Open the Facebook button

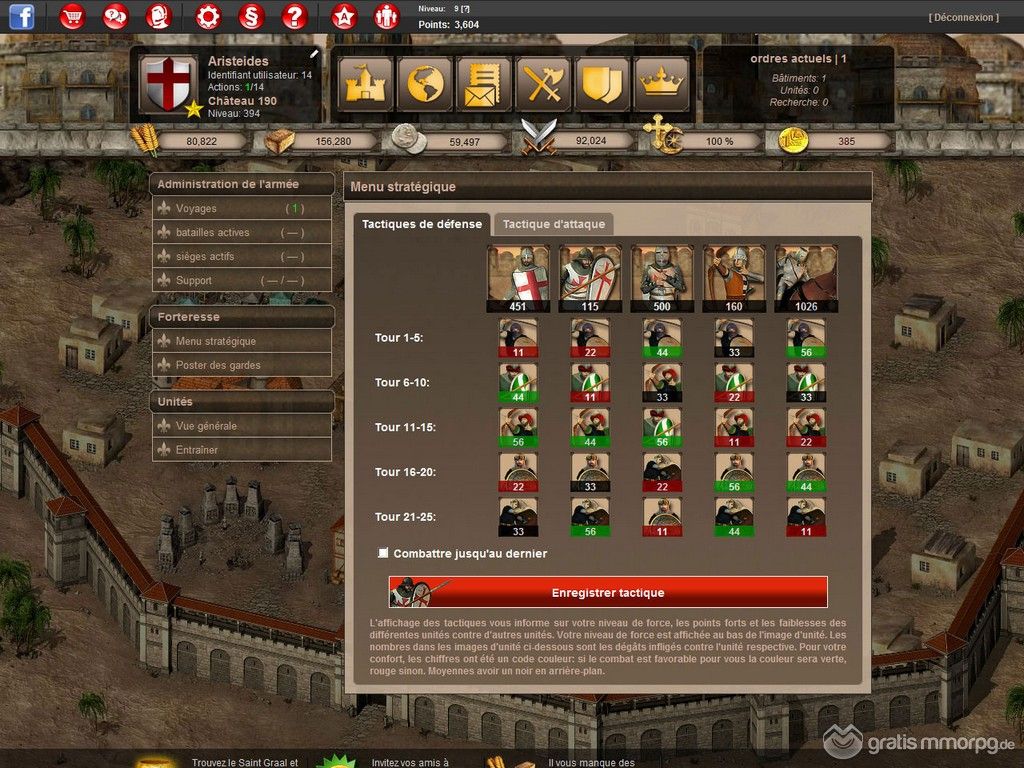(21, 16)
